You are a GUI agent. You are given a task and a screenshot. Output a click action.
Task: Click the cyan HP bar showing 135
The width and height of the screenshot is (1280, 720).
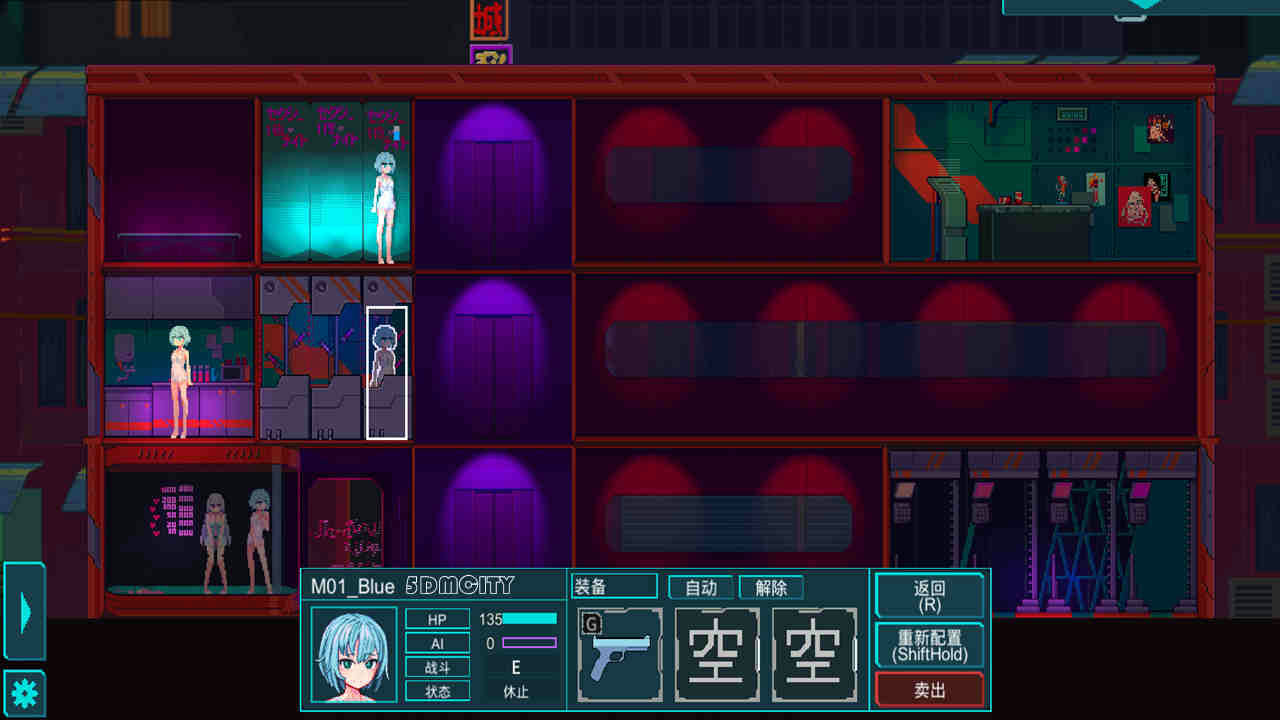(x=530, y=619)
